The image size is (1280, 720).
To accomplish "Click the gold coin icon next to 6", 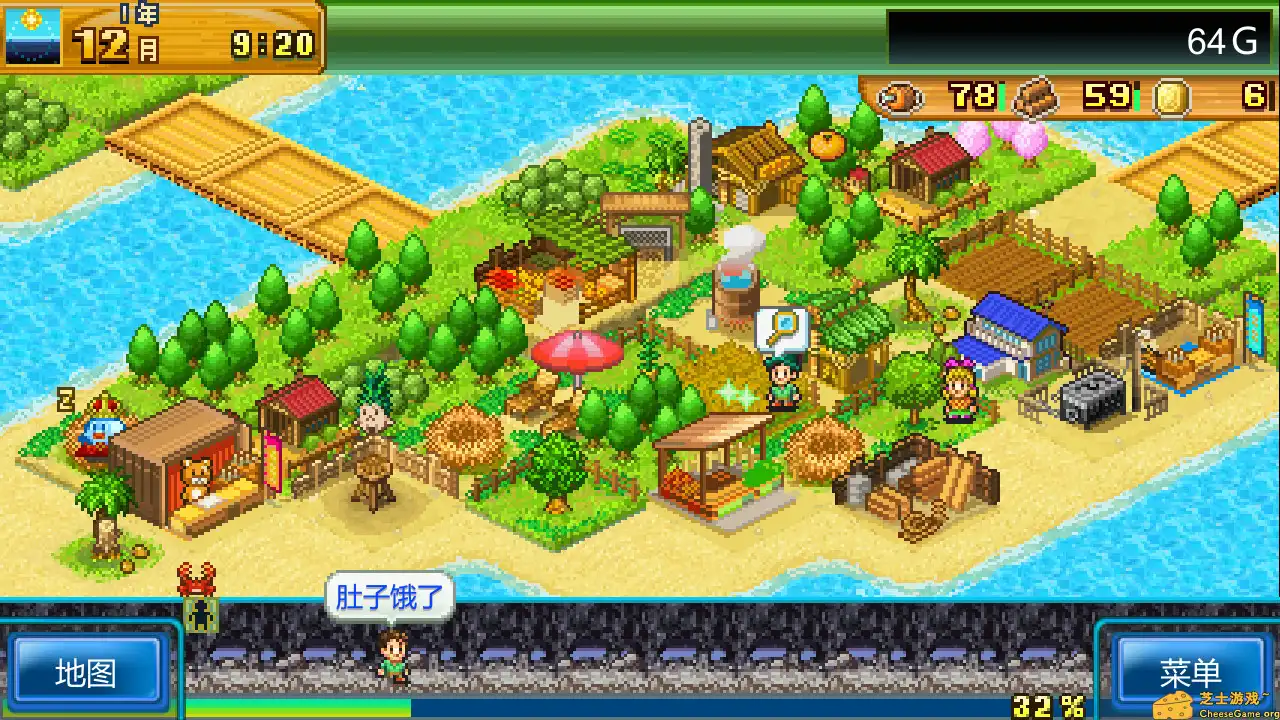I will [x=1170, y=98].
